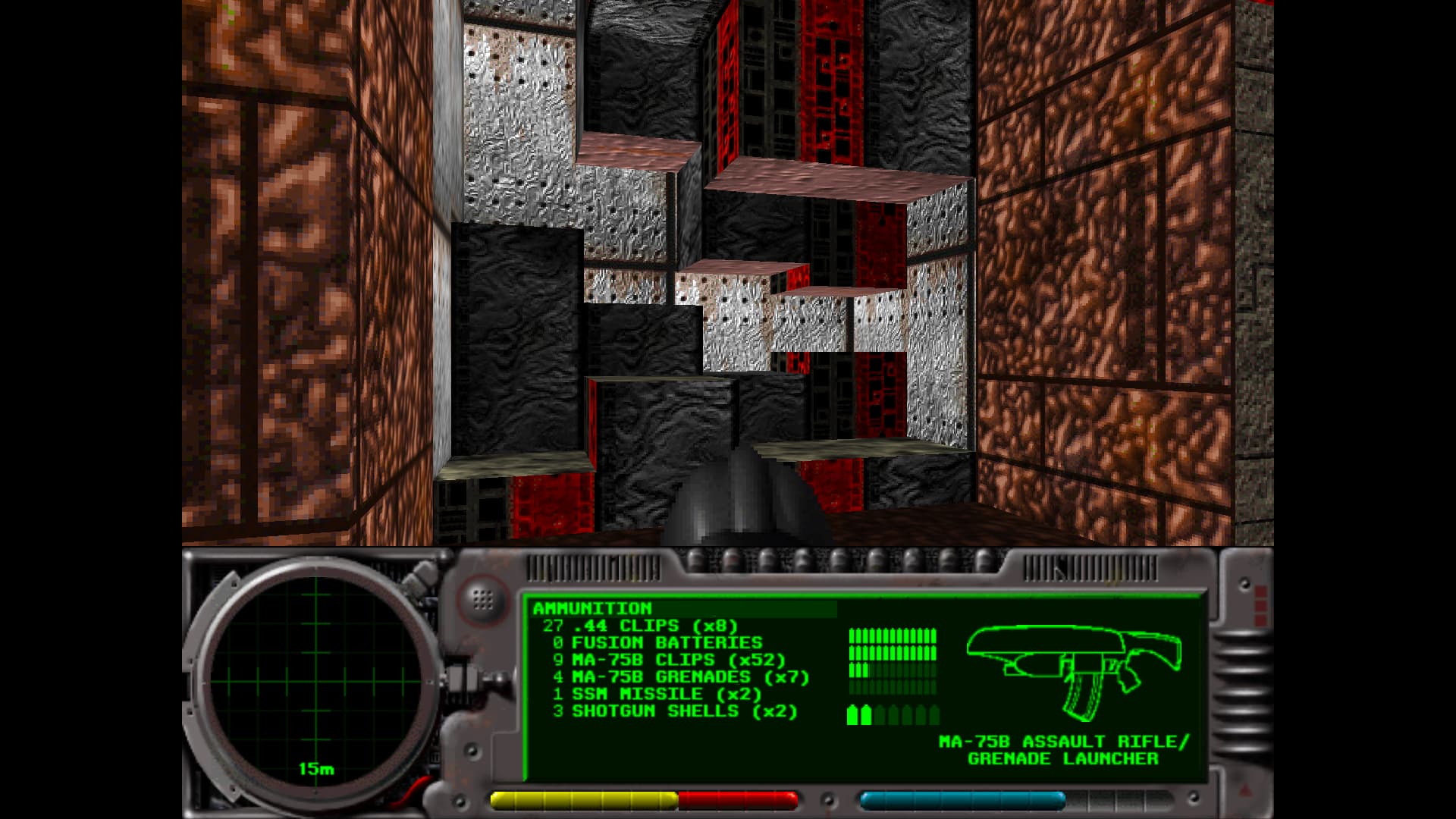Select the .44 CLIPS inventory row
Image resolution: width=1456 pixels, height=819 pixels.
[x=640, y=626]
